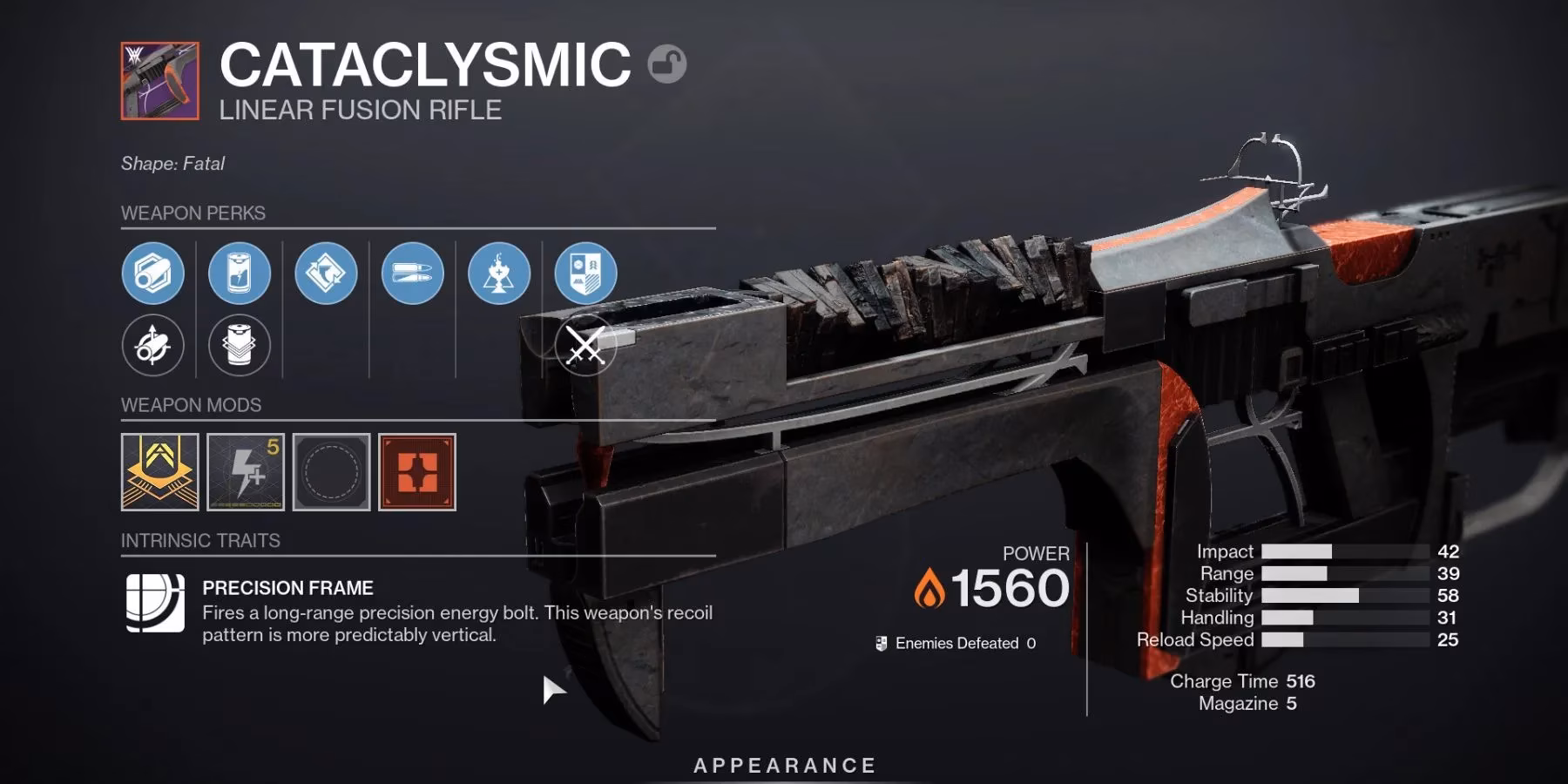Select the flaming chalice perk icon
Image resolution: width=1568 pixels, height=784 pixels.
497,273
